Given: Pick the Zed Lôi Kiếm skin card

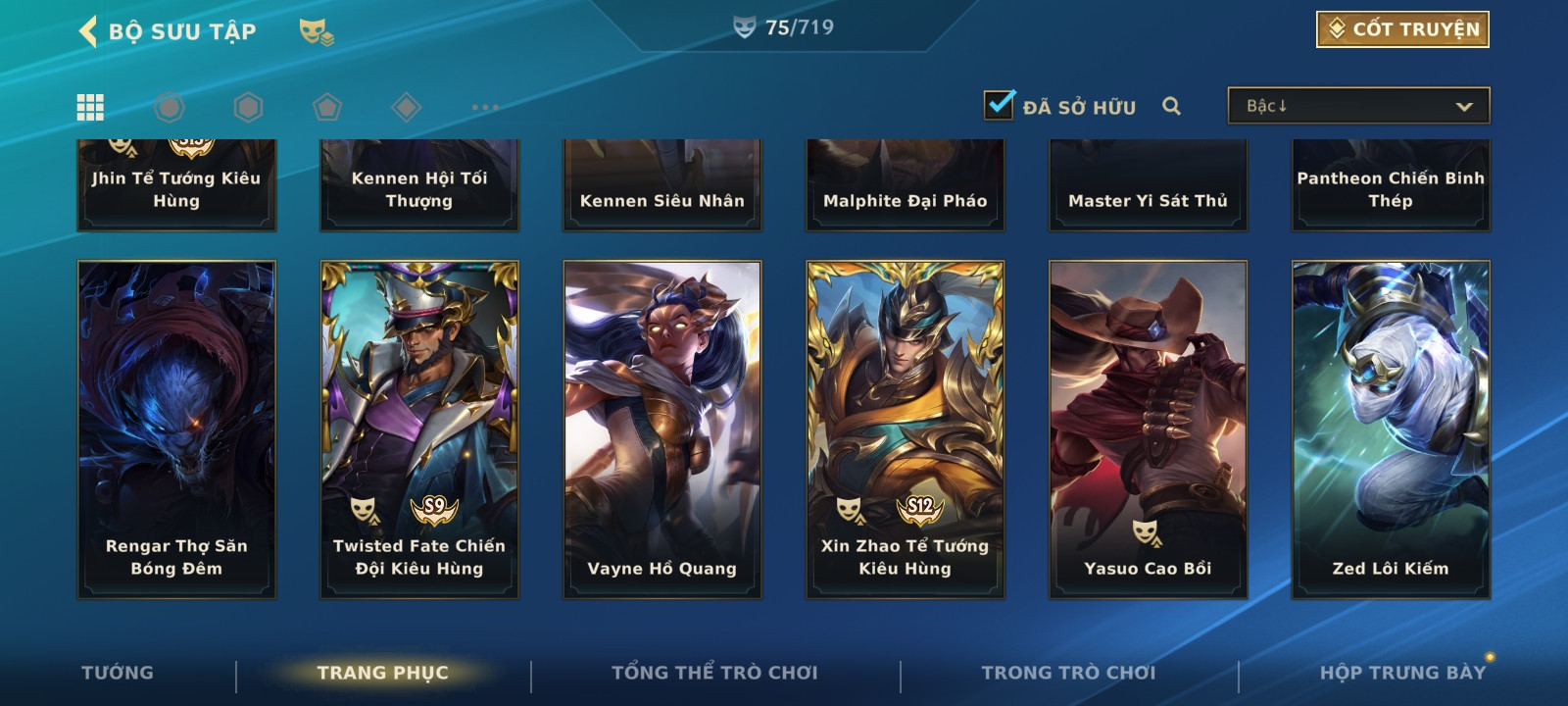Looking at the screenshot, I should [1391, 429].
